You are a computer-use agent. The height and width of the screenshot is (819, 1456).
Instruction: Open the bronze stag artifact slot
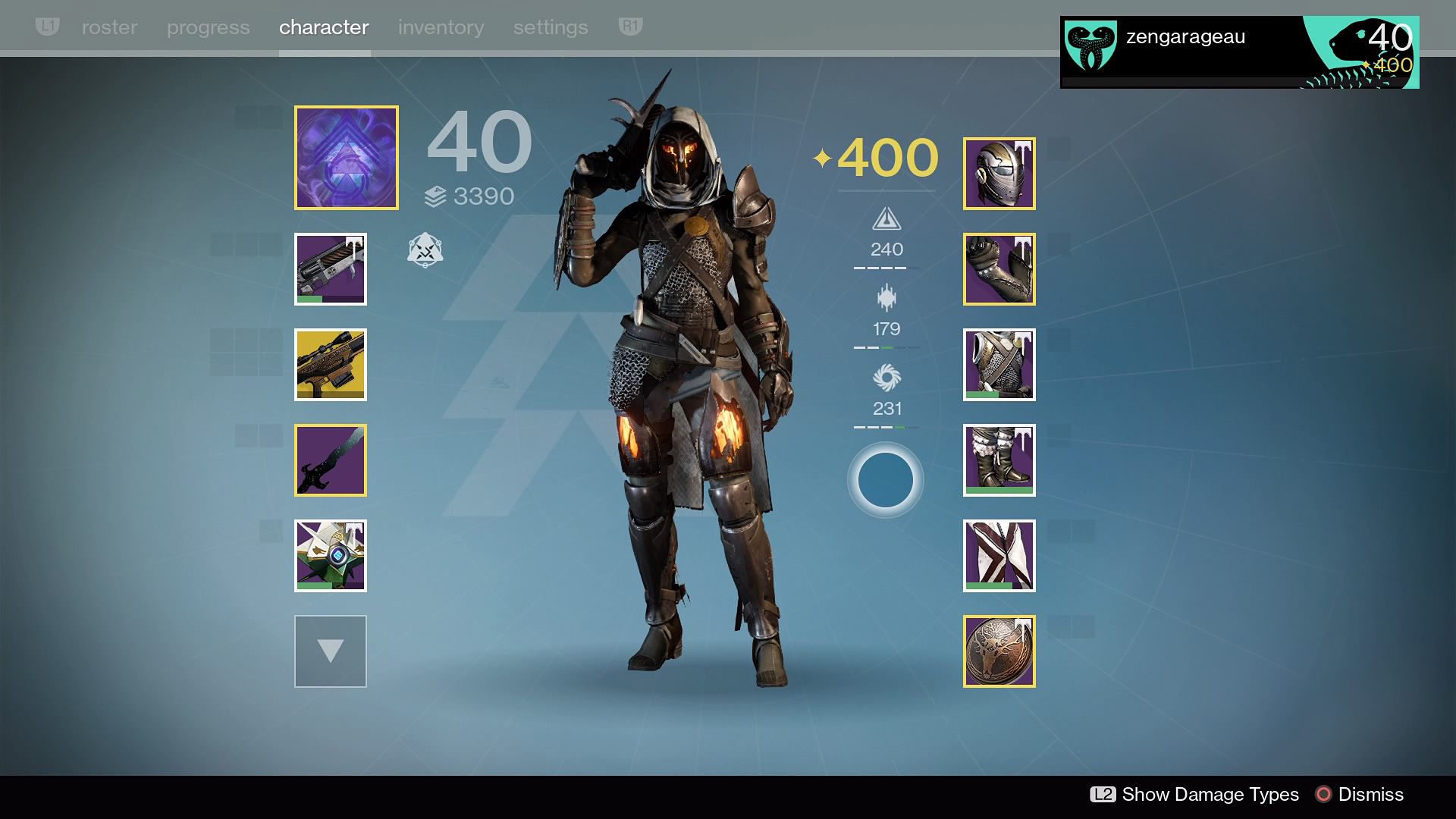point(999,651)
